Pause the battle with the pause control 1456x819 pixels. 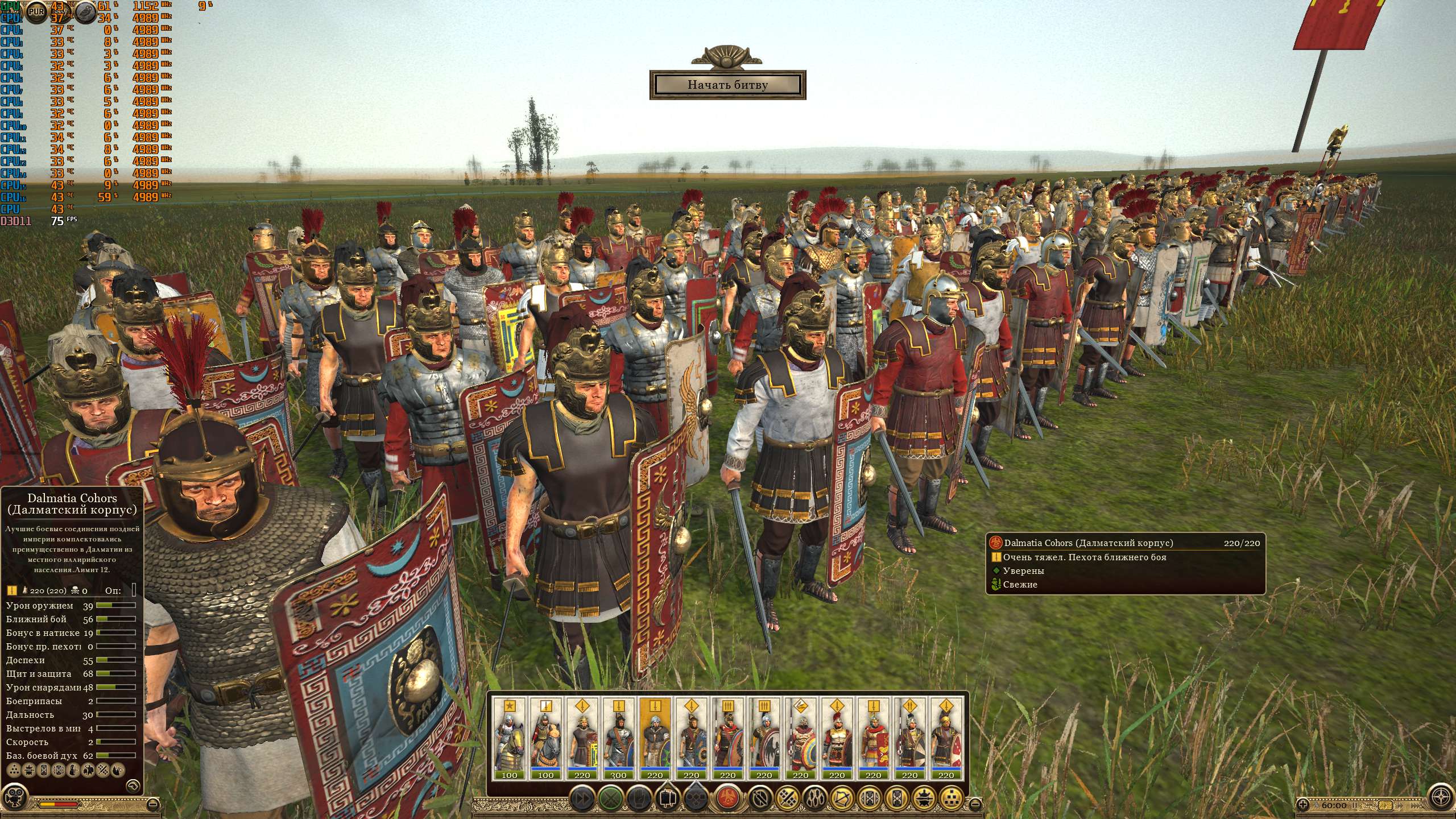[1354, 805]
